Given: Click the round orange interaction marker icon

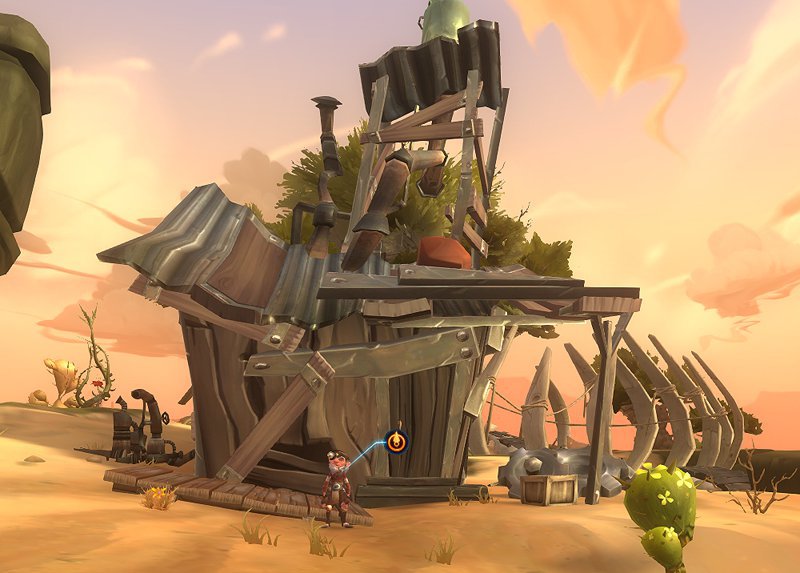Looking at the screenshot, I should tap(397, 440).
